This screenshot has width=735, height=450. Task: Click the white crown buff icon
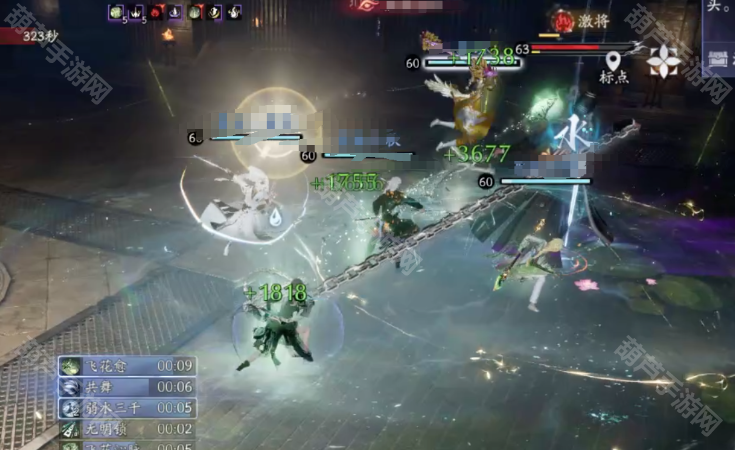tap(136, 12)
